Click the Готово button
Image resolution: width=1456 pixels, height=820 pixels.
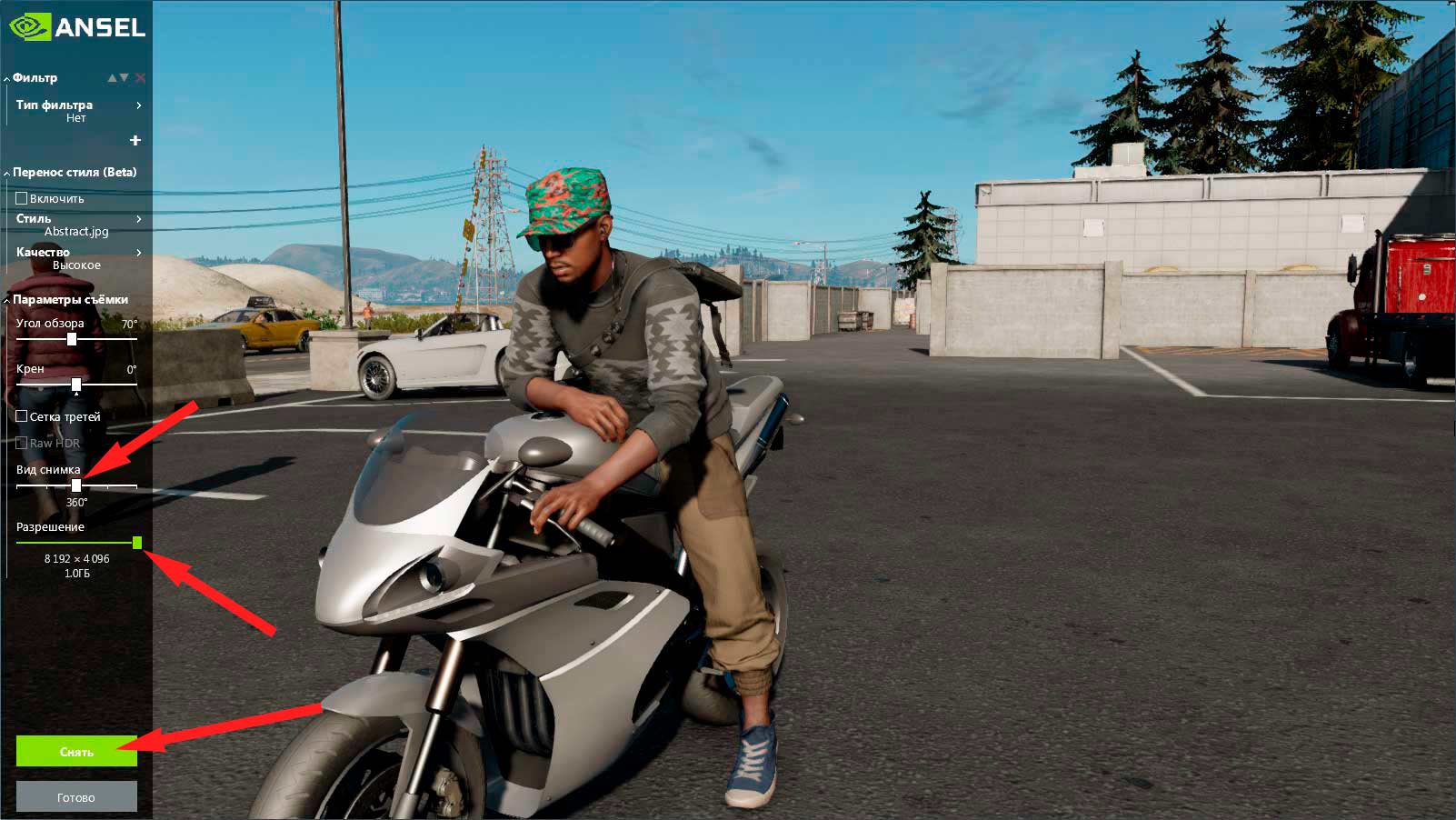point(76,796)
